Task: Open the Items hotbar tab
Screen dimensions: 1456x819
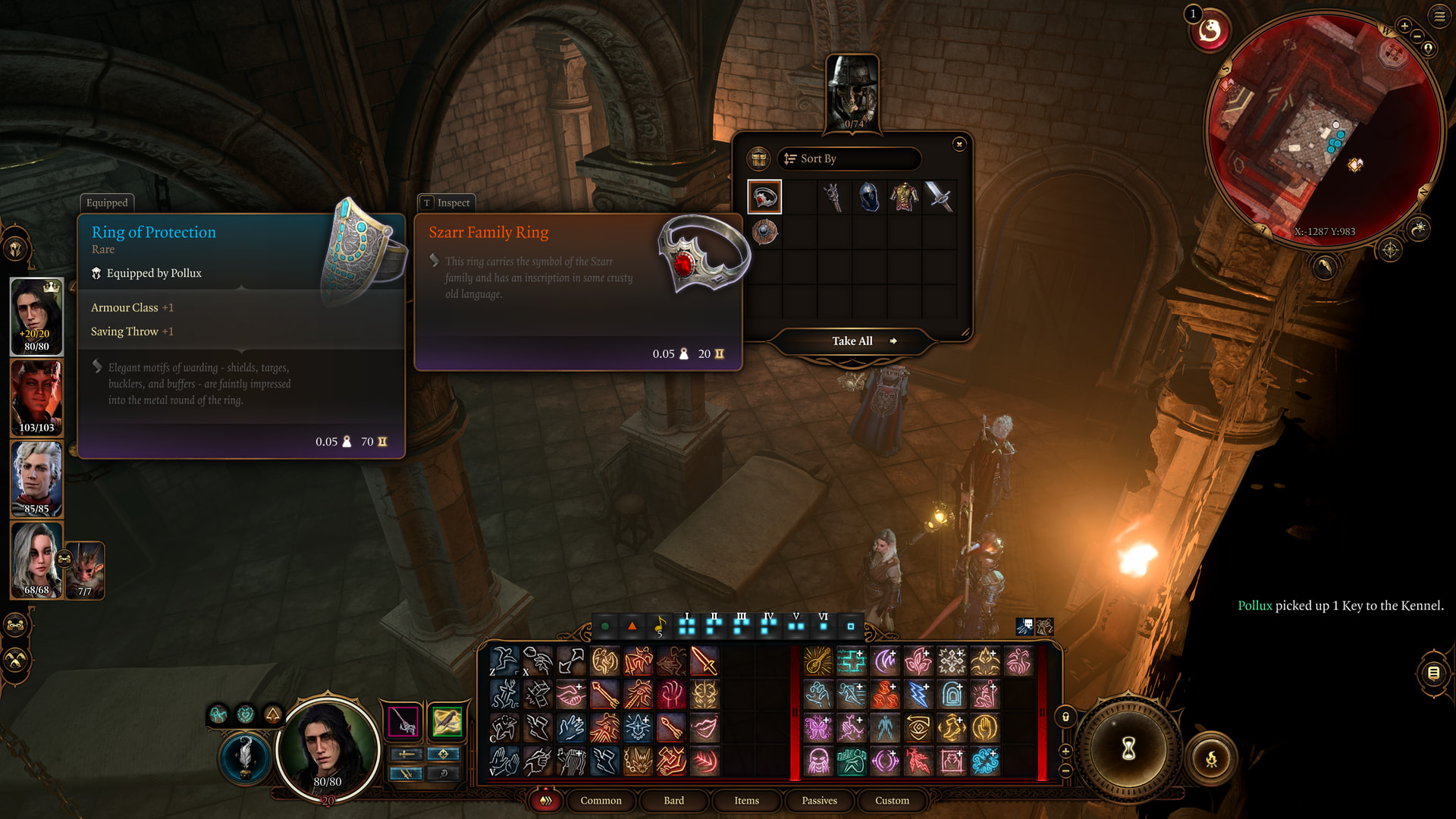Action: click(746, 801)
